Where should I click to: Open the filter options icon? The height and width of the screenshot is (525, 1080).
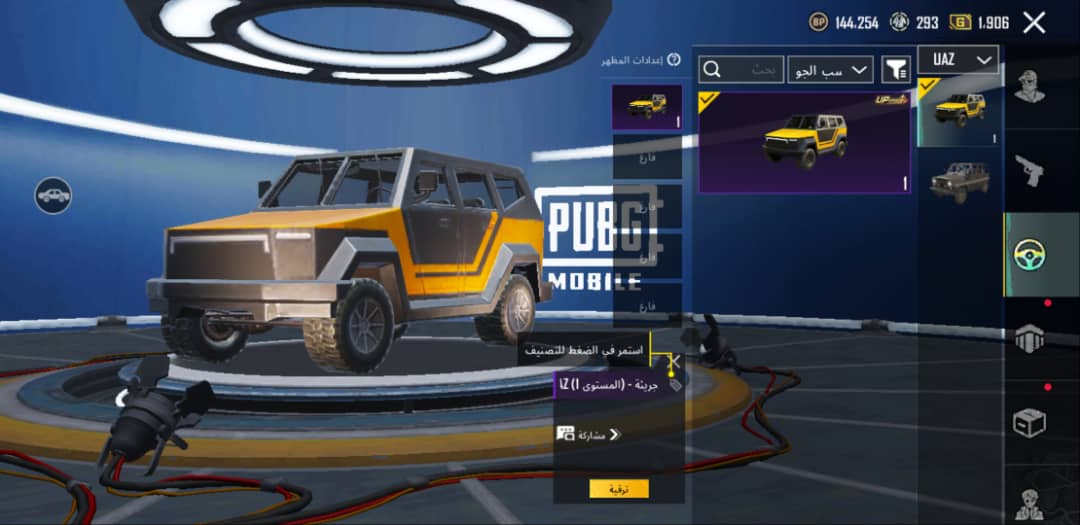coord(896,68)
